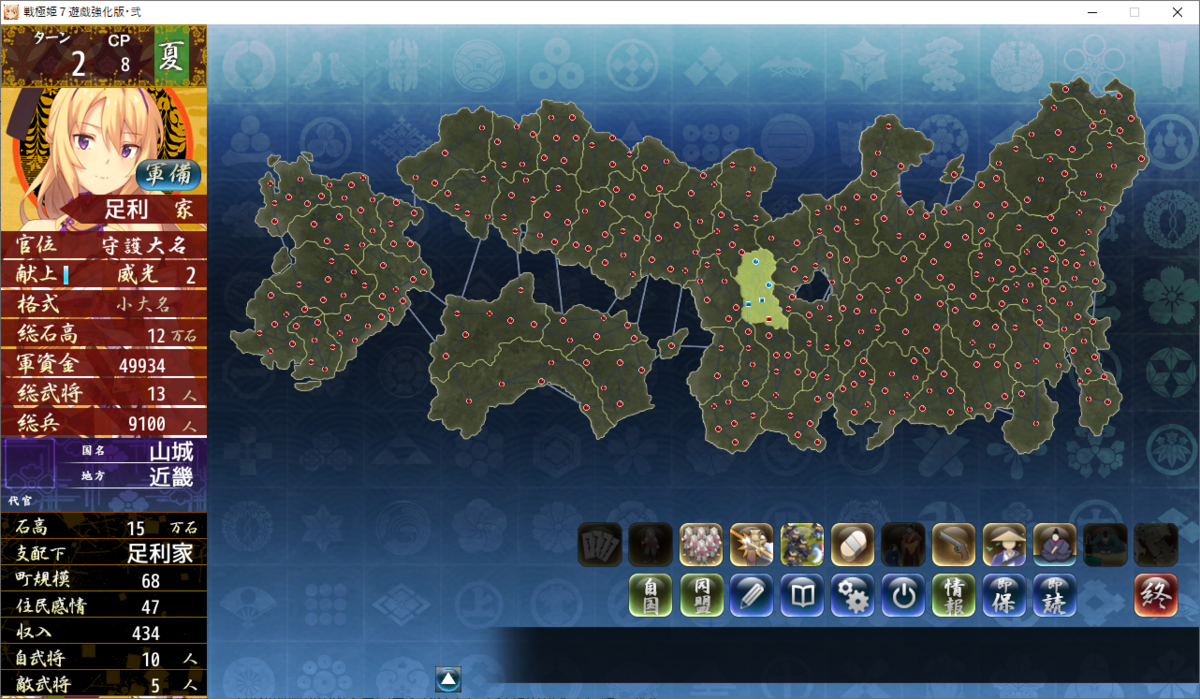Select the seated court noble icon
Image resolution: width=1200 pixels, height=699 pixels.
tap(1054, 544)
